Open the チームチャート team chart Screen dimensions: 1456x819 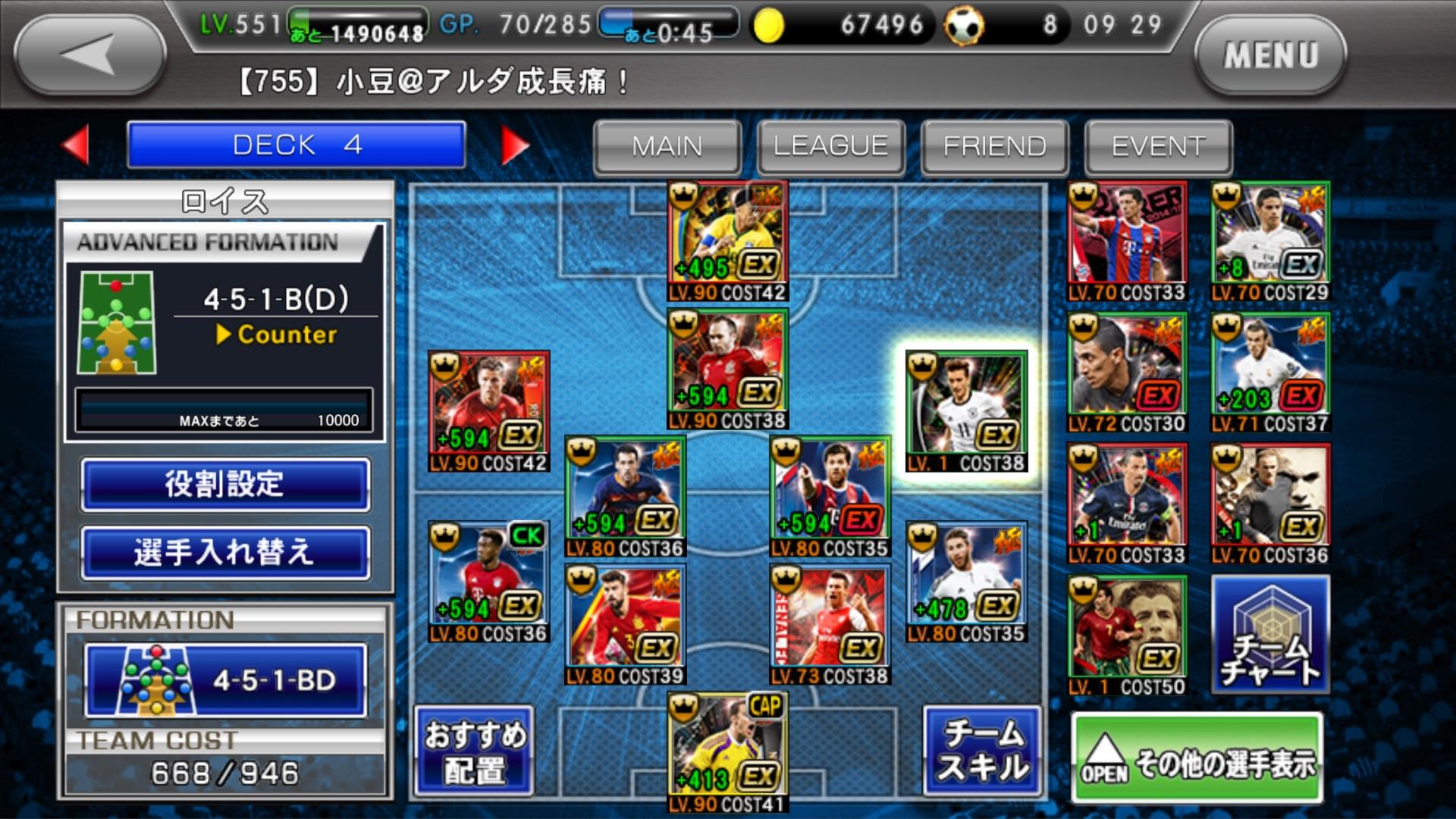(x=1270, y=634)
